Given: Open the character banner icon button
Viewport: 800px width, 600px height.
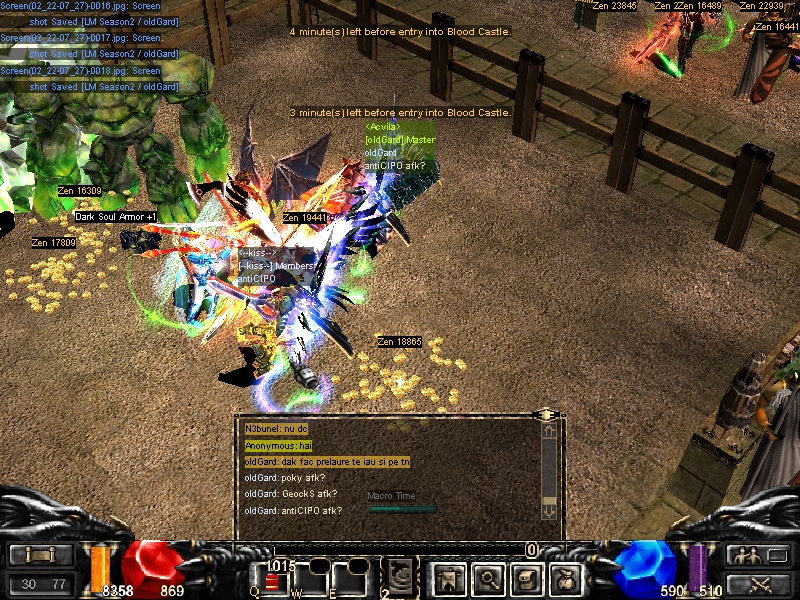Looking at the screenshot, I should click(445, 576).
